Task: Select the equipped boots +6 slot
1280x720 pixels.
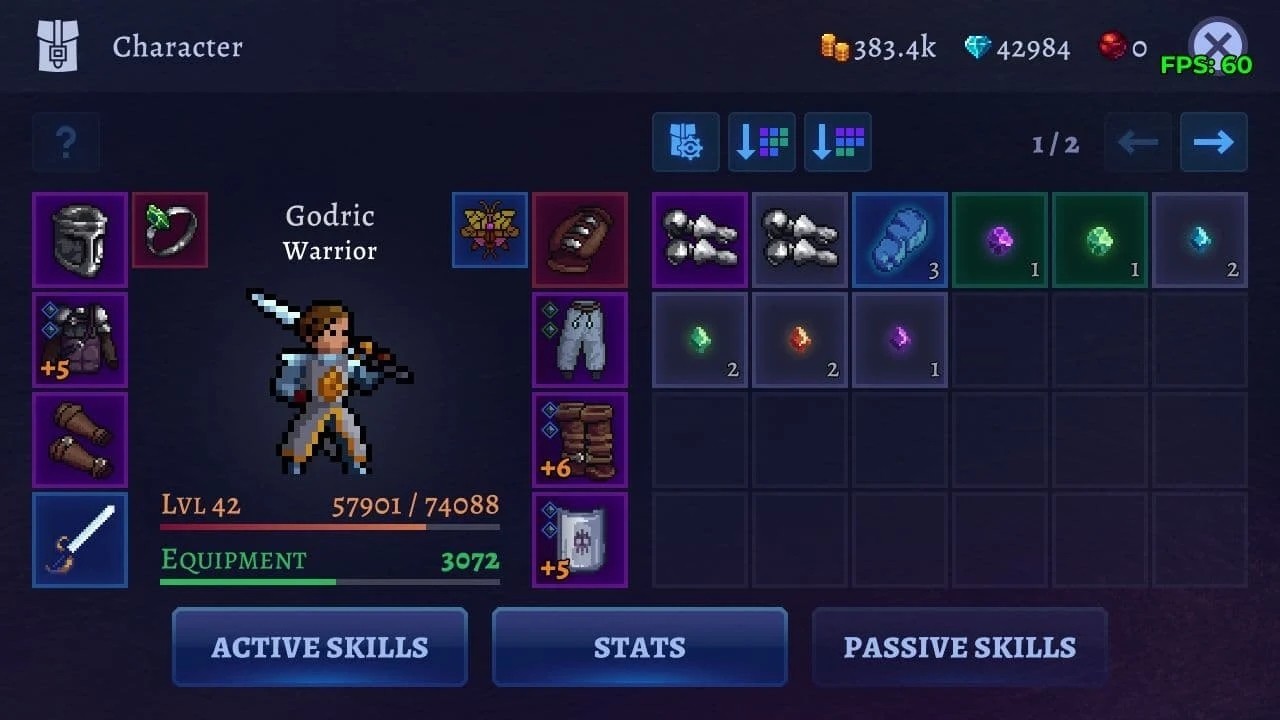Action: 580,440
